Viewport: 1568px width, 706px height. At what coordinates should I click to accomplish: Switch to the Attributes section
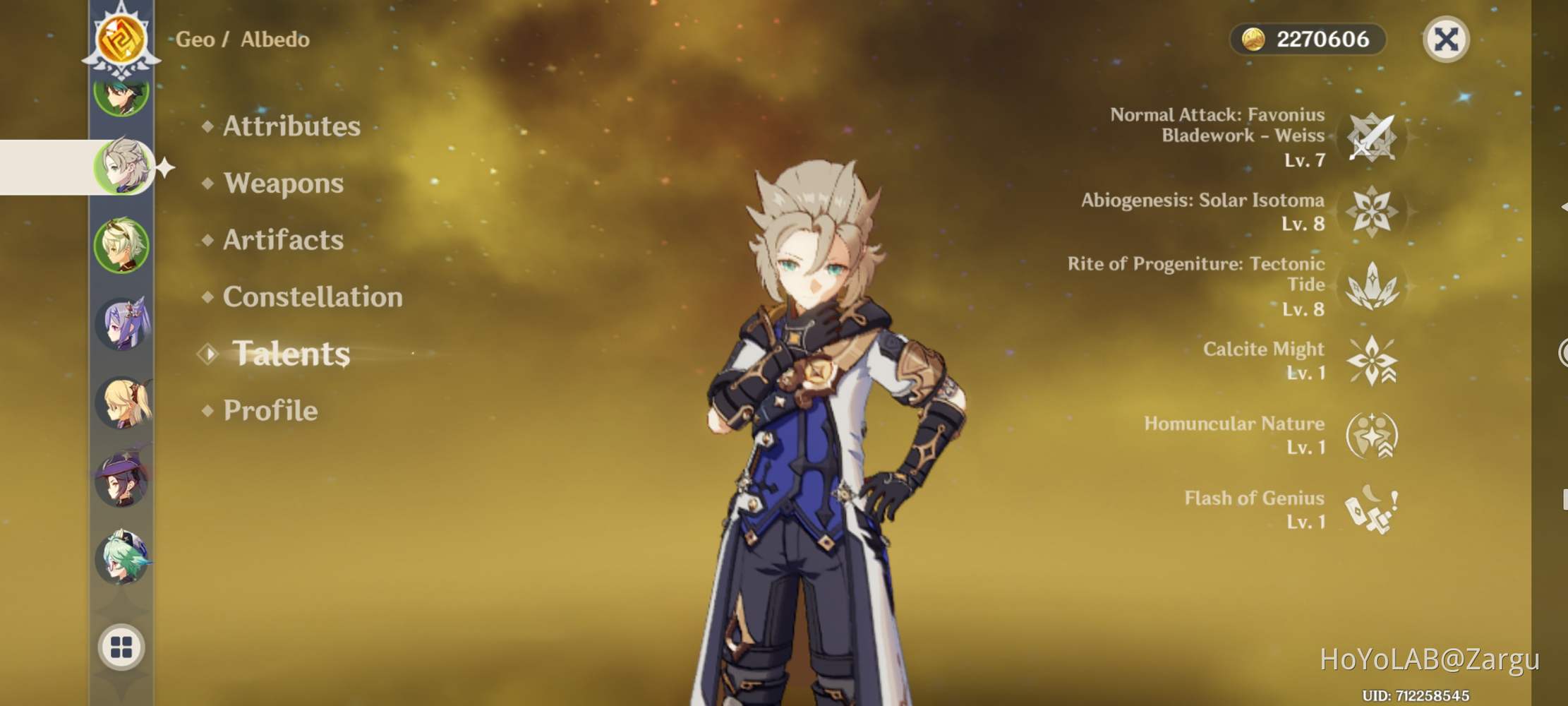[x=291, y=127]
